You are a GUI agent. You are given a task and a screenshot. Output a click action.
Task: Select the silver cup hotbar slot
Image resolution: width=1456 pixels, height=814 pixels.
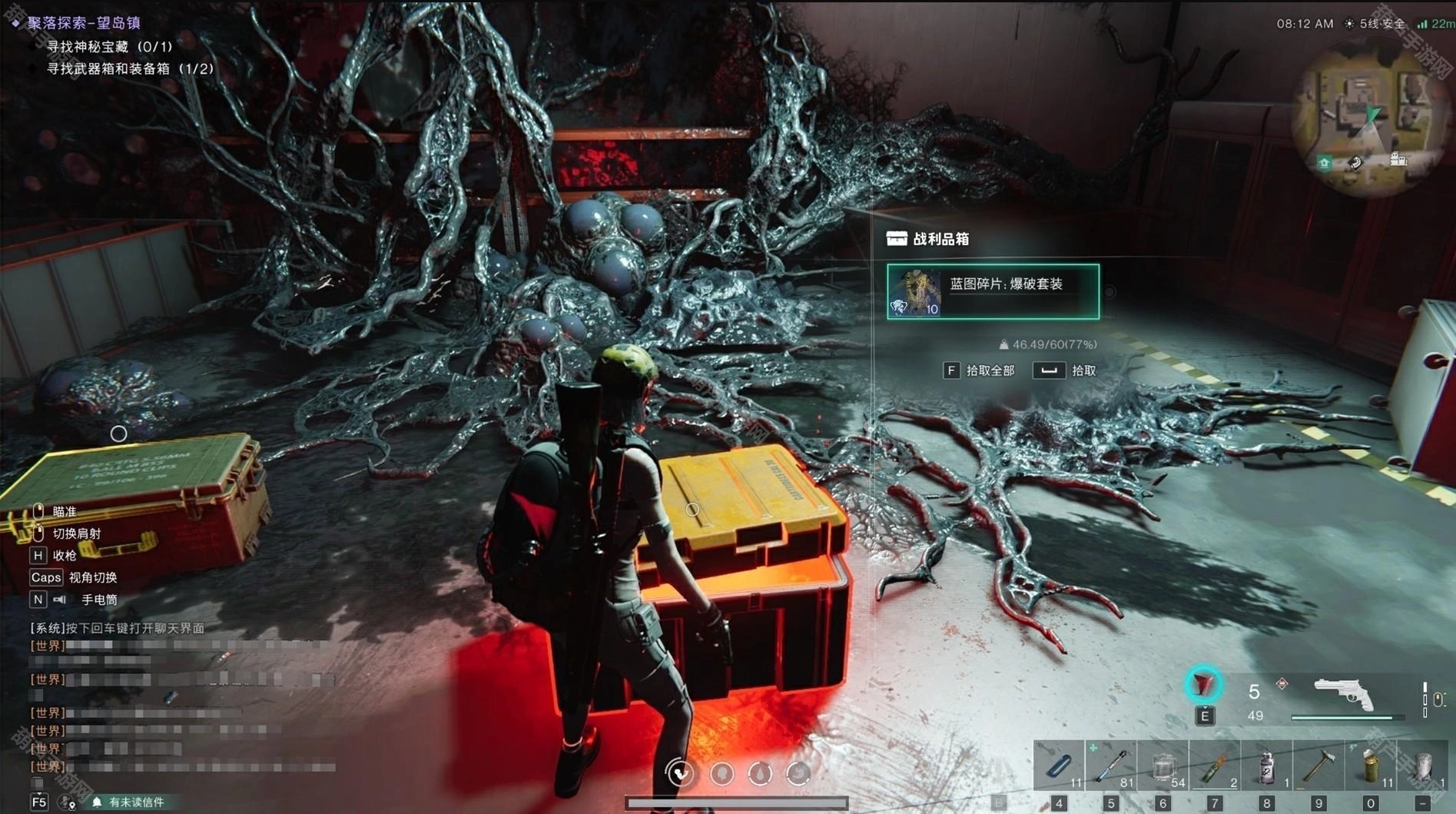click(x=1423, y=766)
